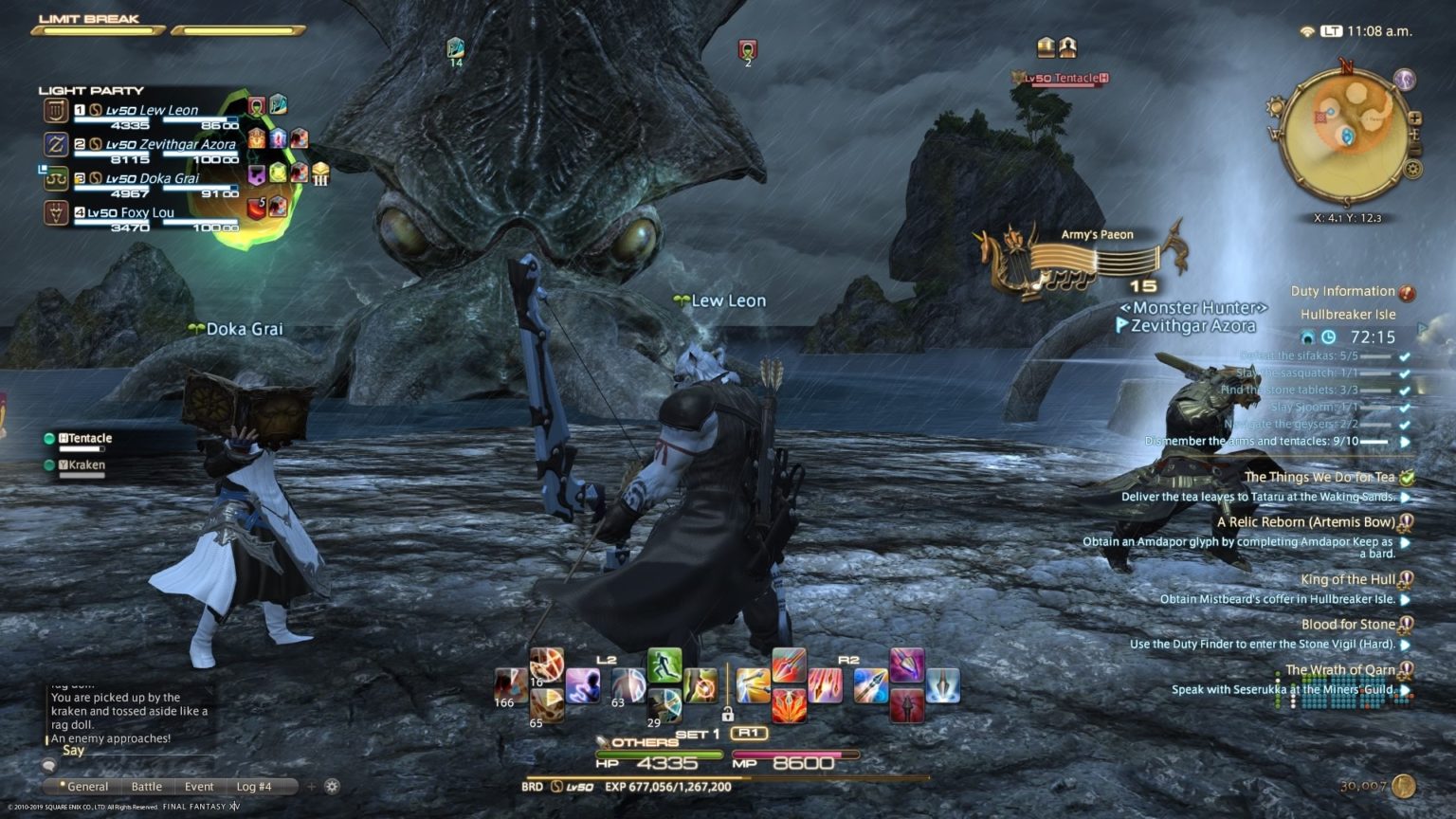Click Lew Leon's tank role icon in party list
The height and width of the screenshot is (819, 1456).
coord(55,108)
